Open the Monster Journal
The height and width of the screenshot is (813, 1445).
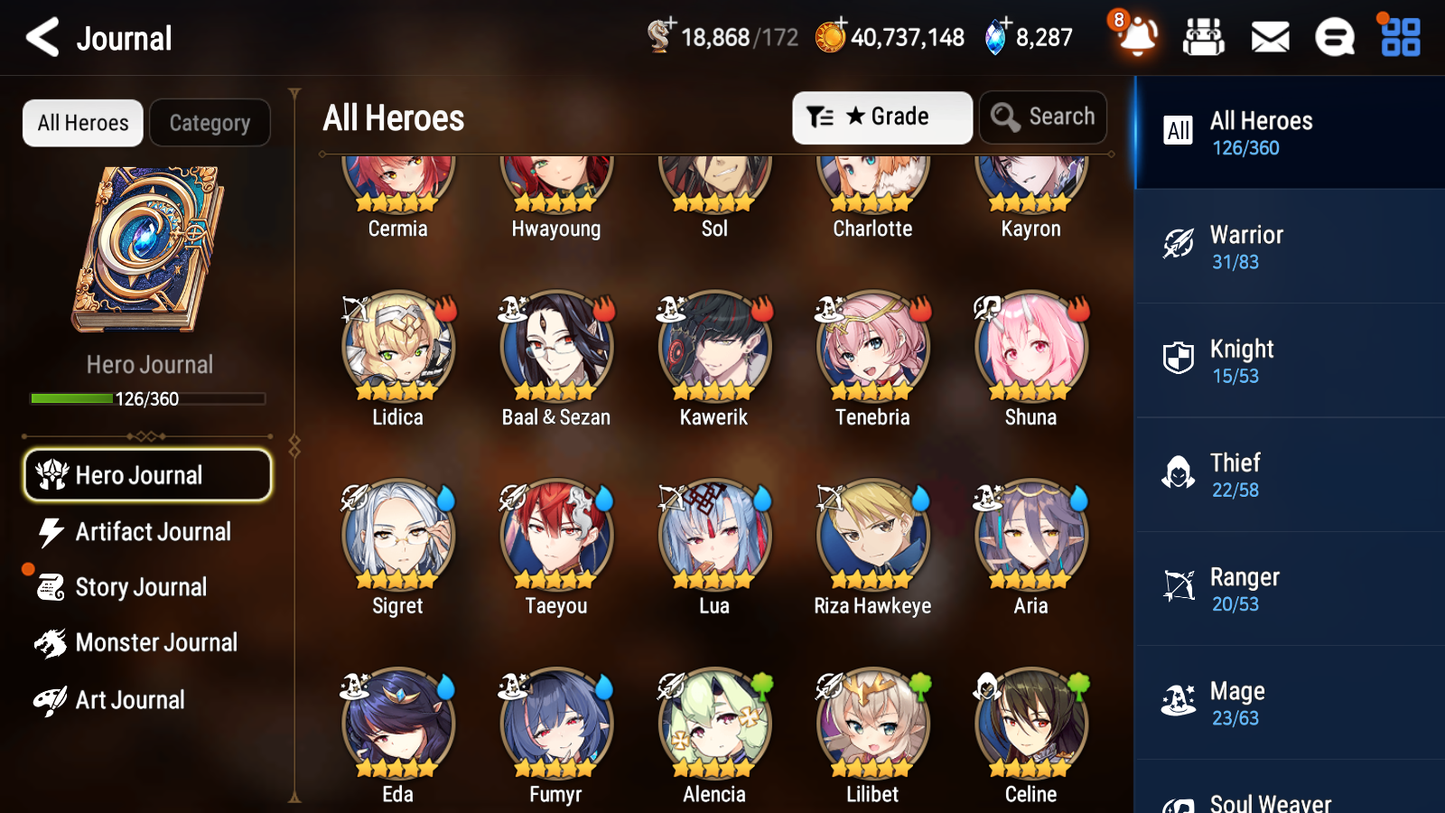coord(155,643)
